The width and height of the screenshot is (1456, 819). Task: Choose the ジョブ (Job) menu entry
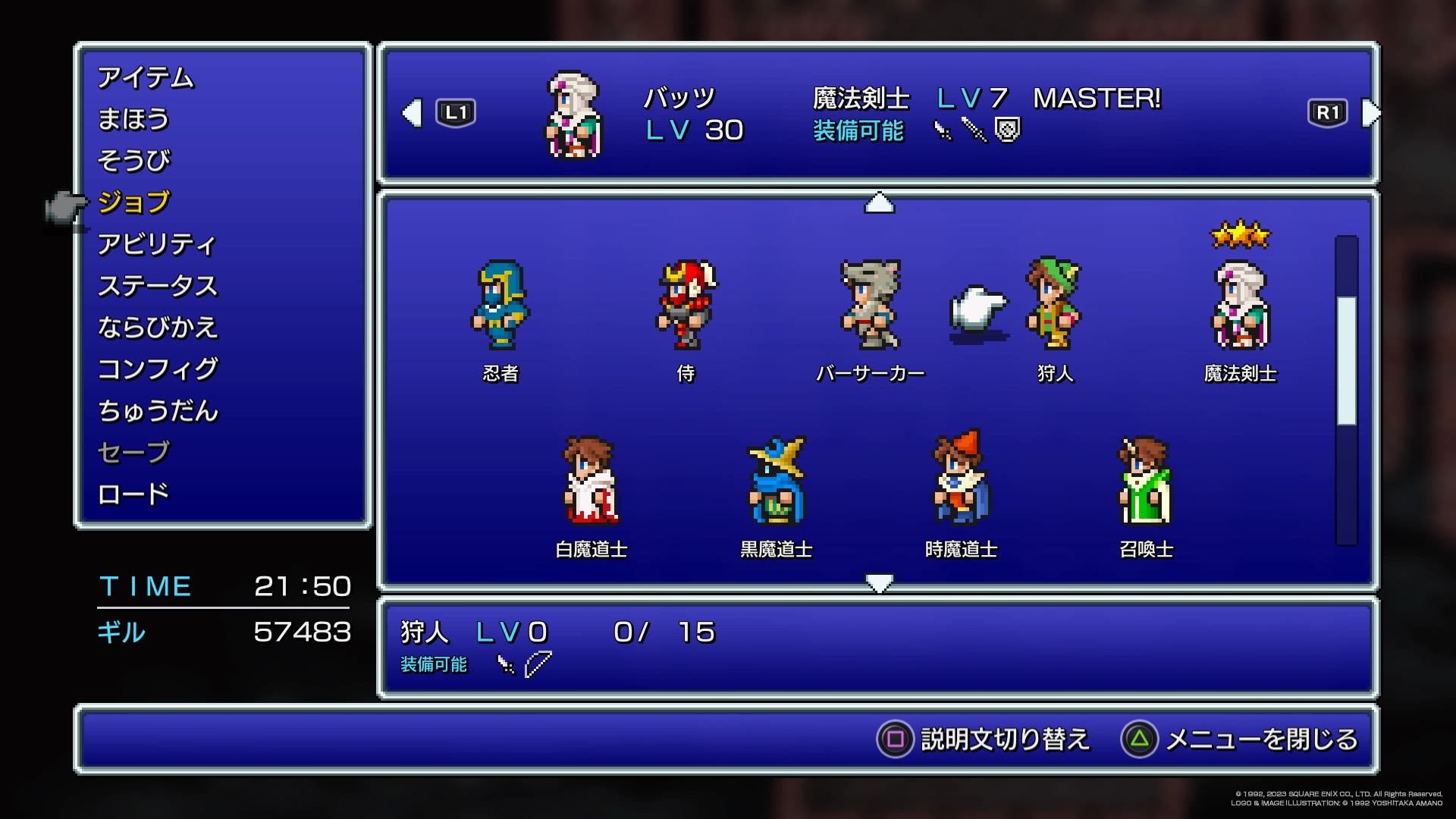(x=134, y=202)
